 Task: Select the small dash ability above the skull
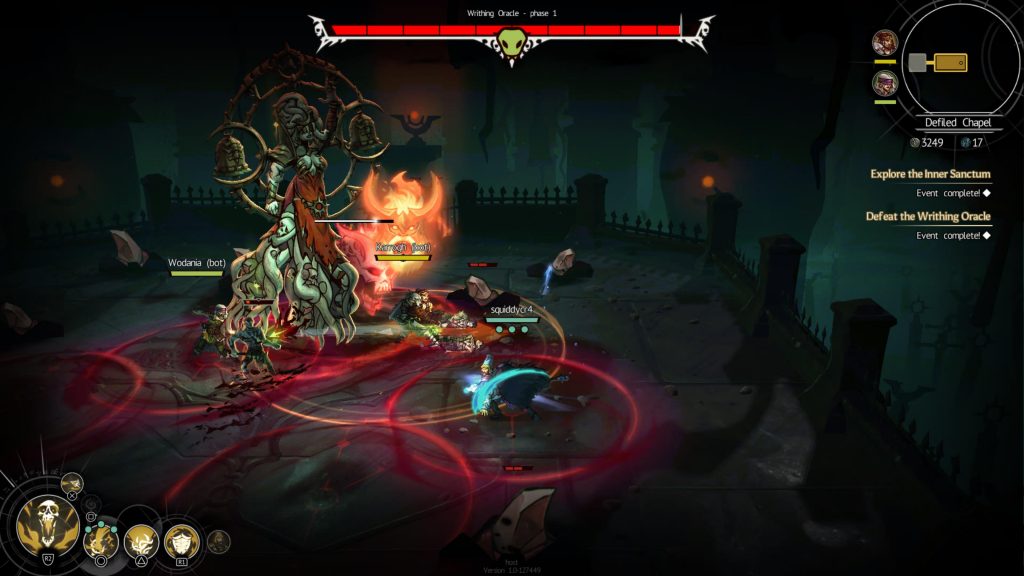click(71, 485)
